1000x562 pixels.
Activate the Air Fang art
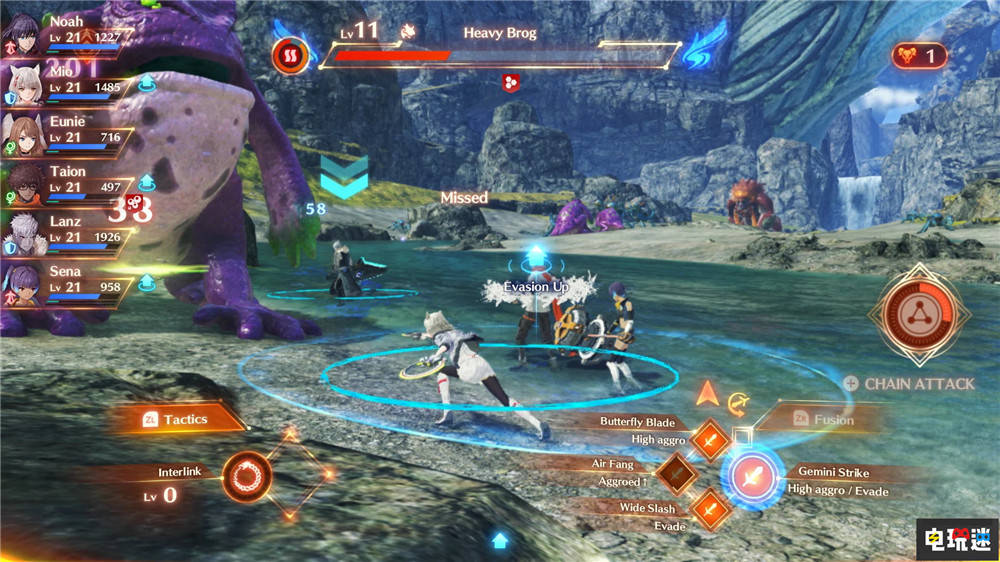pyautogui.click(x=676, y=472)
